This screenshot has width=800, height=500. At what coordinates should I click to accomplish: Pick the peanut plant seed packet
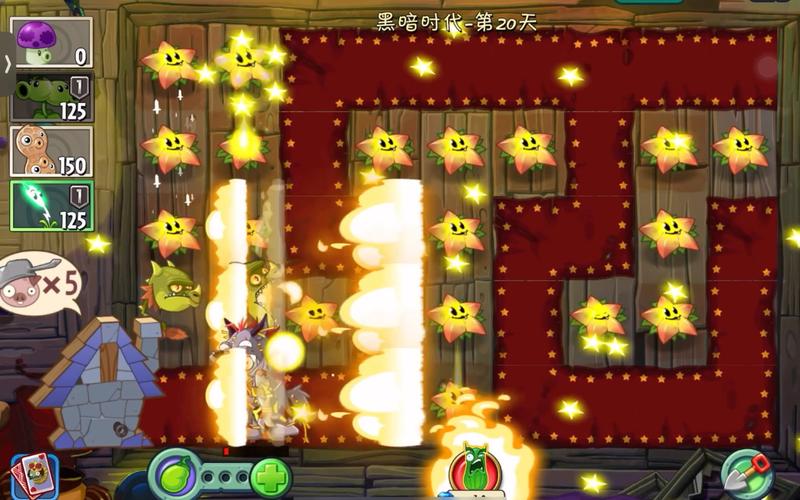coord(52,151)
